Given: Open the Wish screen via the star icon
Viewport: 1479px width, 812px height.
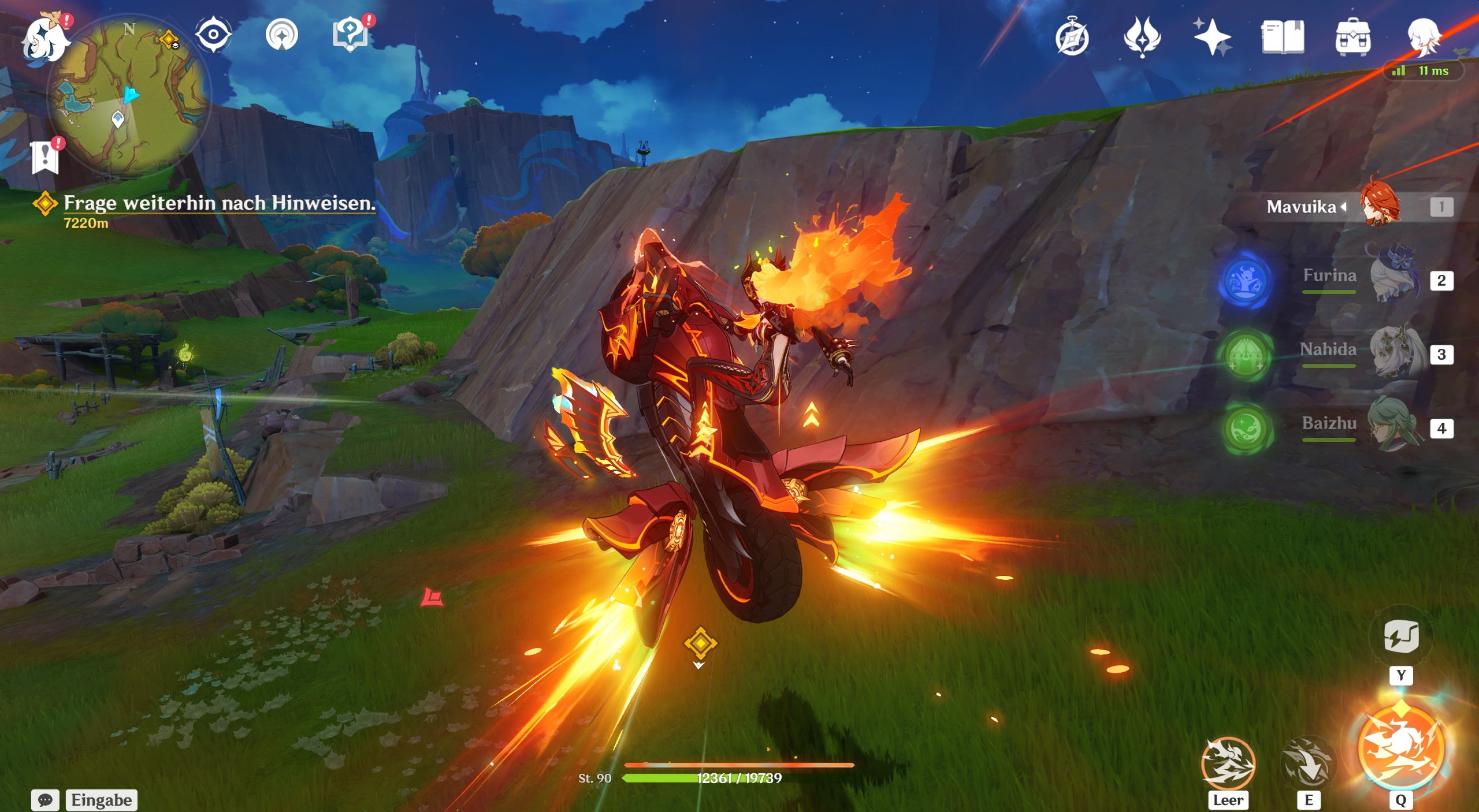Looking at the screenshot, I should [1213, 36].
